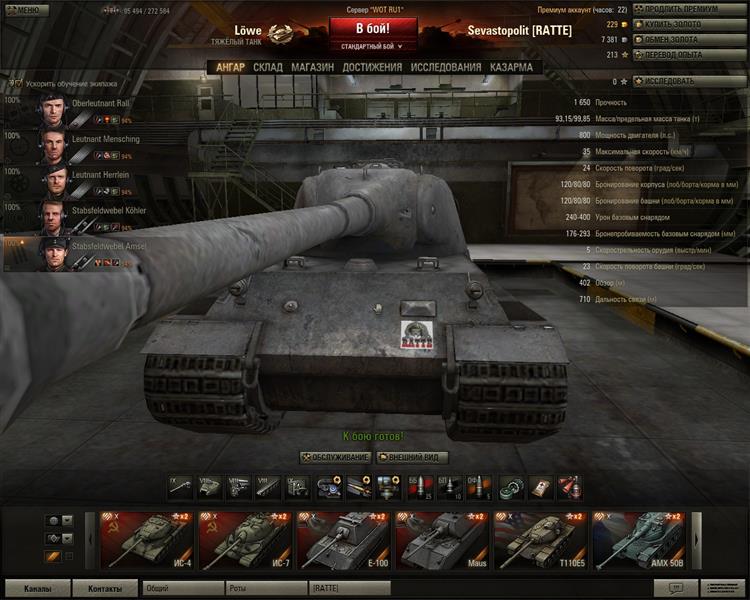Open the МЕНЮ main menu
750x600 pixels.
click(24, 10)
